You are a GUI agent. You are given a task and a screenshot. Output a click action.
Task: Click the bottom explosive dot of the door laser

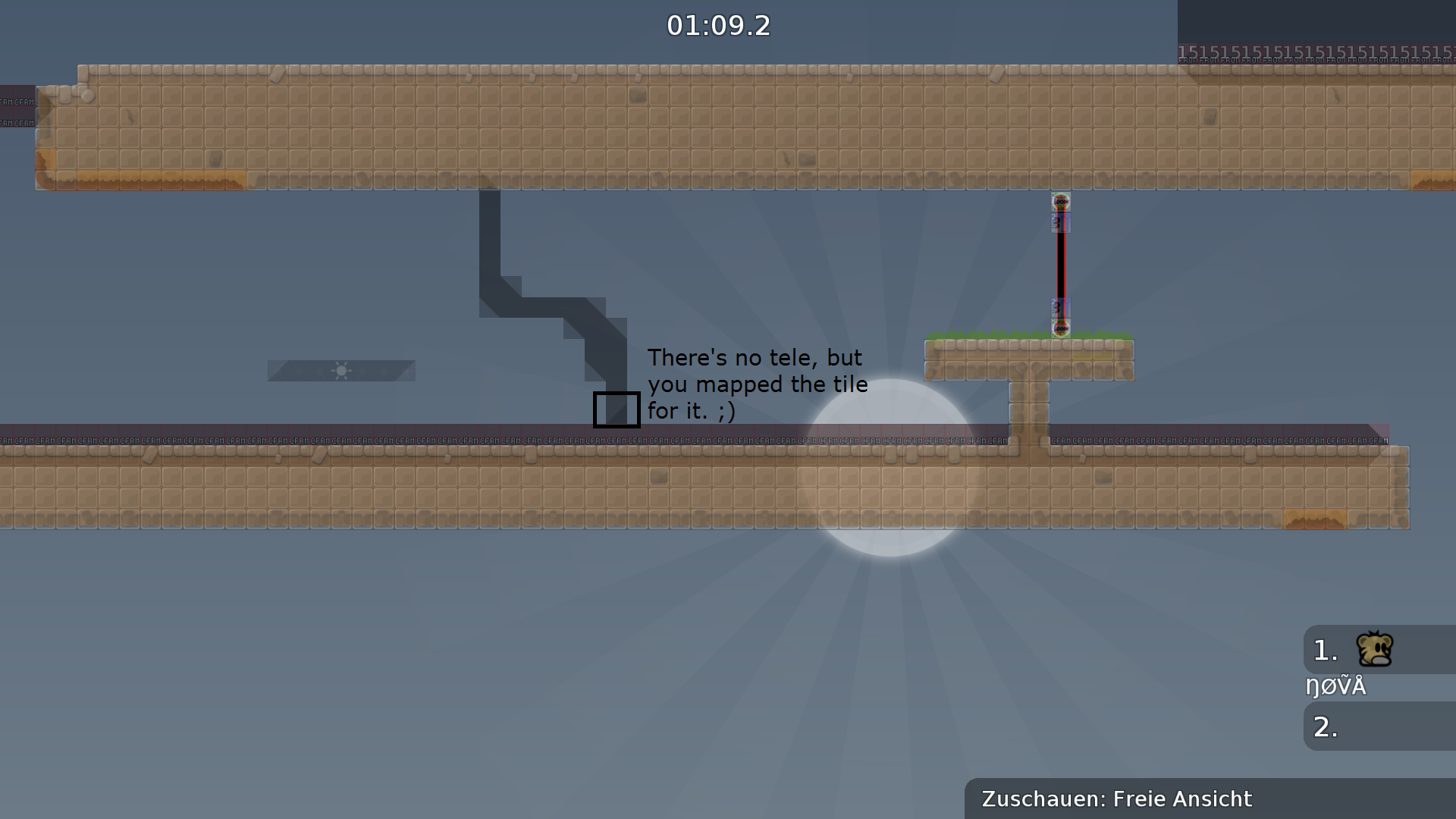click(1060, 327)
